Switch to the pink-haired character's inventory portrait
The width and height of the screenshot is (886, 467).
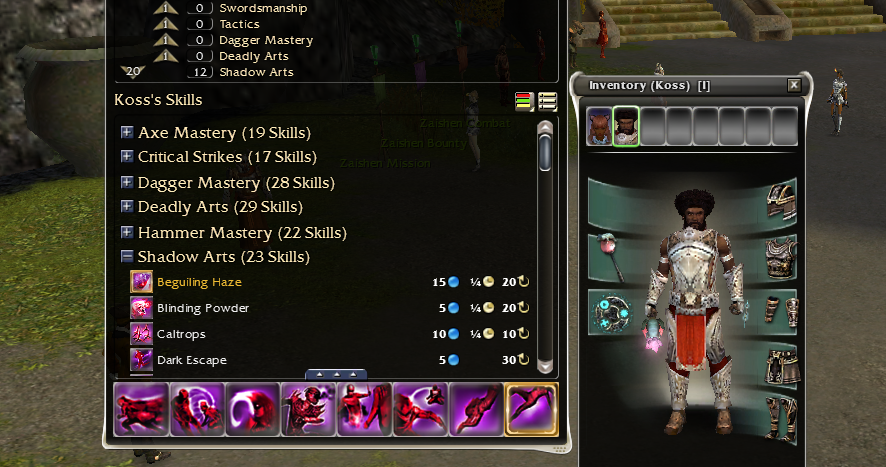pos(599,126)
